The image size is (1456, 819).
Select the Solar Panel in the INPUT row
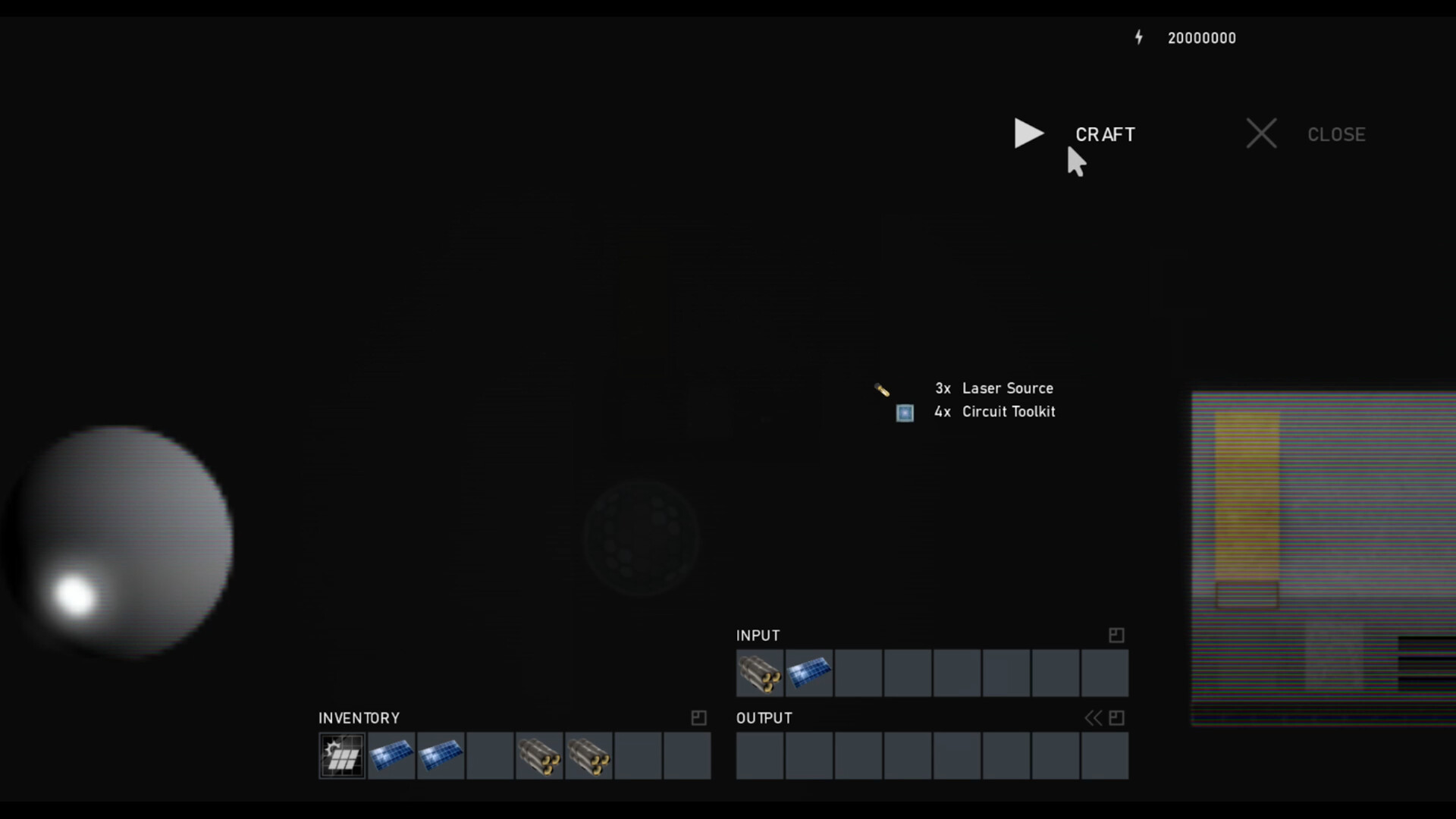tap(808, 673)
